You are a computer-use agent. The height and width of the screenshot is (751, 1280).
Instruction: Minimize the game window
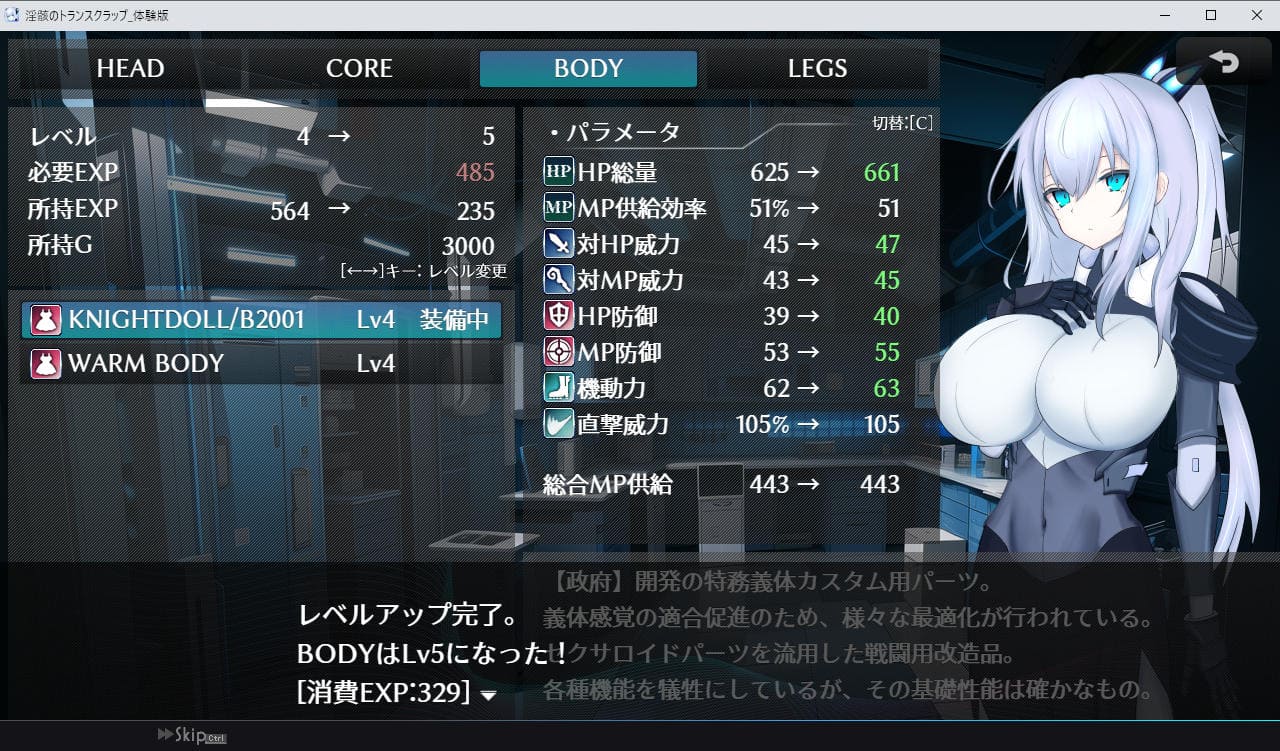(x=1165, y=15)
